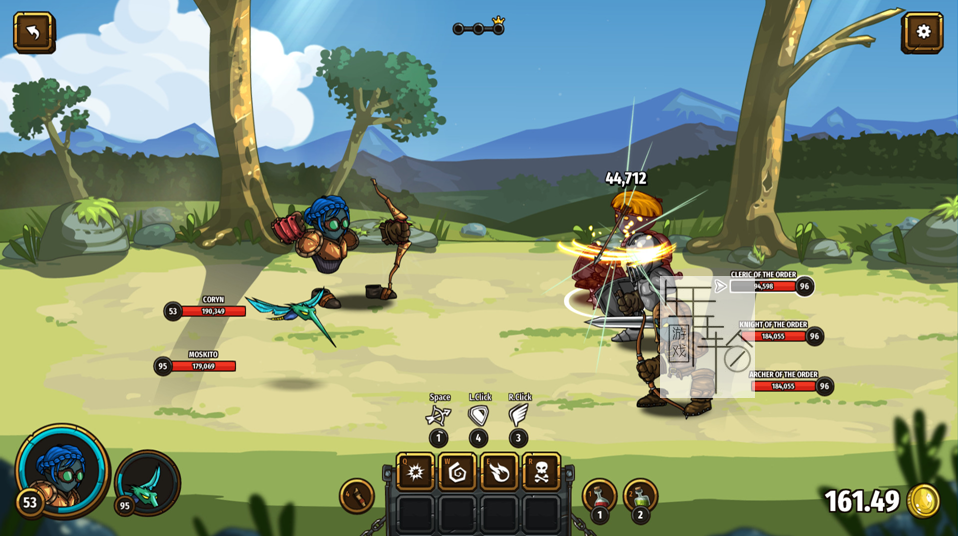Cast the fireball skill
Image resolution: width=958 pixels, height=536 pixels.
click(x=499, y=472)
